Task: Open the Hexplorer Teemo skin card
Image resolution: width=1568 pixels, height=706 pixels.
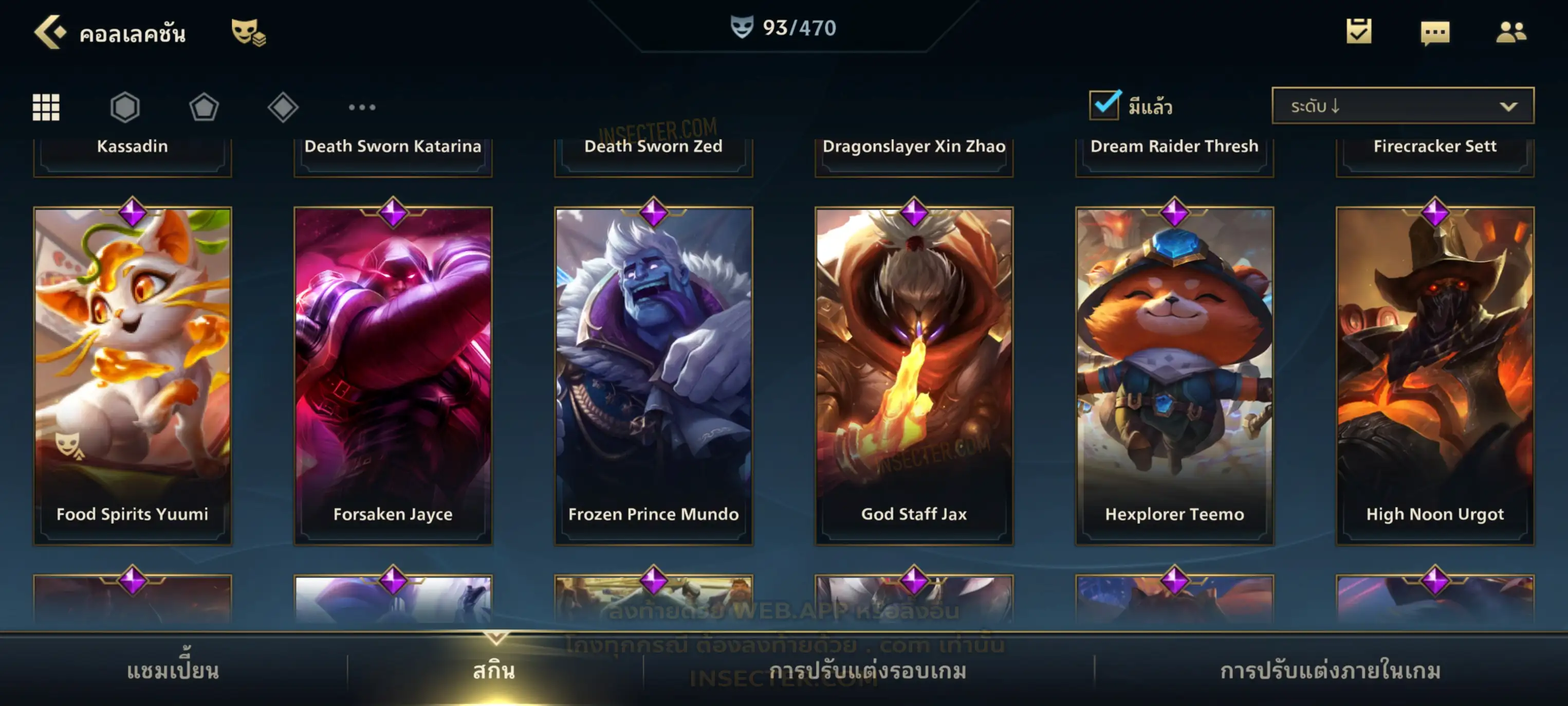Action: click(1175, 375)
